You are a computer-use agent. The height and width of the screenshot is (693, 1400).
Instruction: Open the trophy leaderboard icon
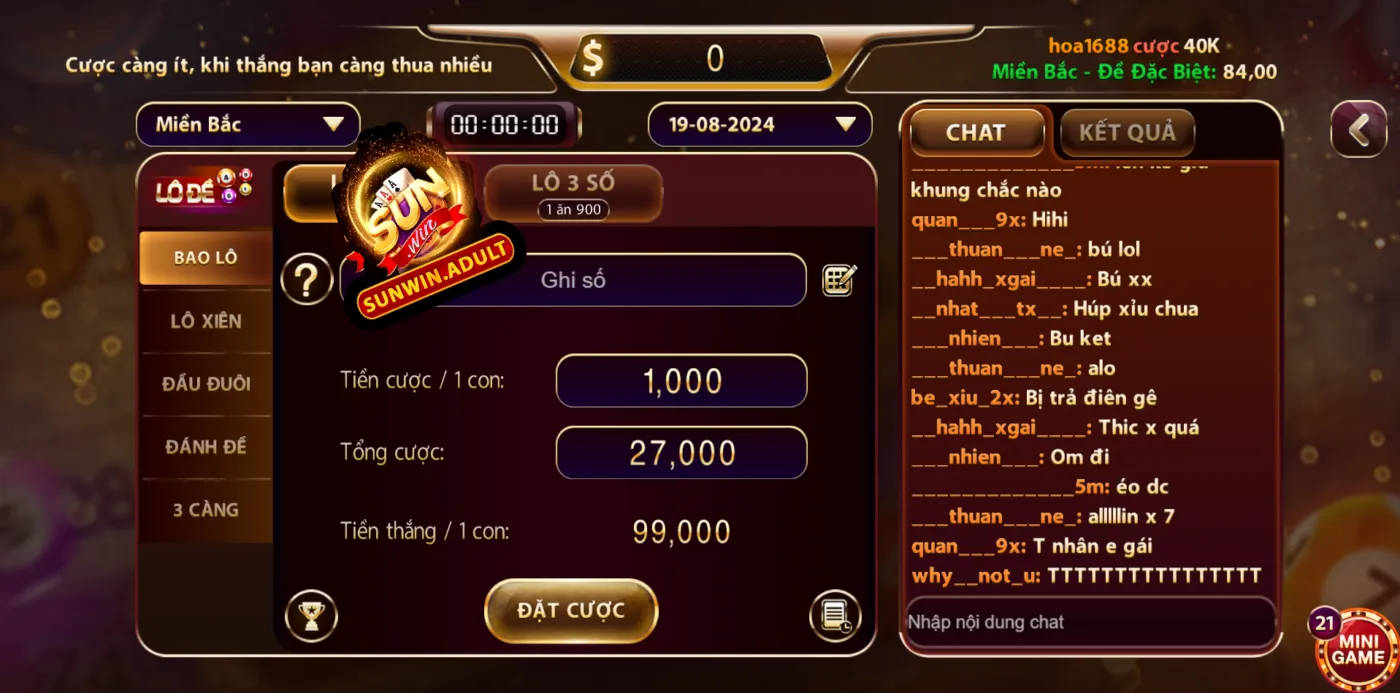311,616
